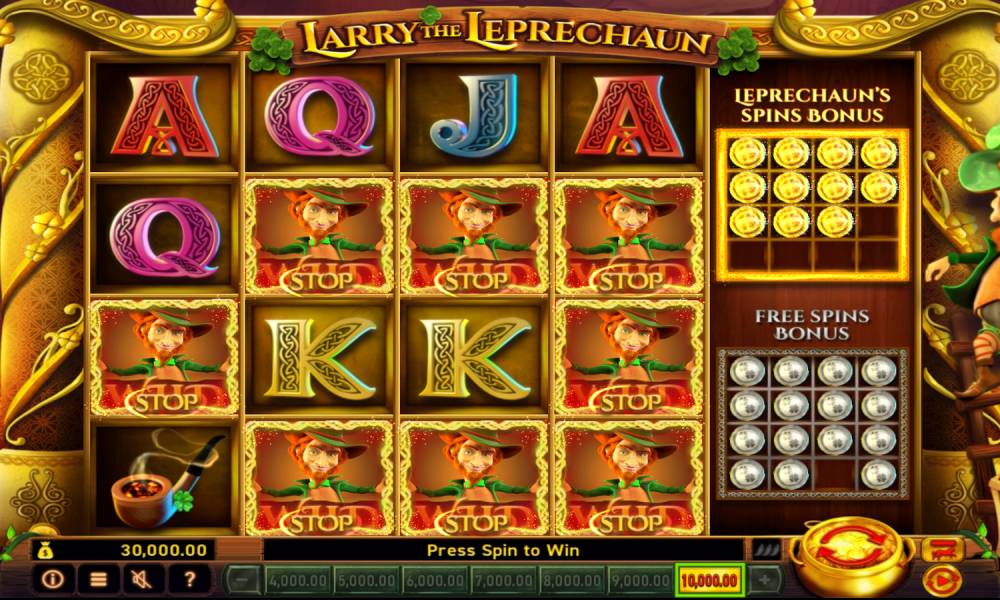Open the question mark help
The image size is (1000, 600).
[x=190, y=578]
